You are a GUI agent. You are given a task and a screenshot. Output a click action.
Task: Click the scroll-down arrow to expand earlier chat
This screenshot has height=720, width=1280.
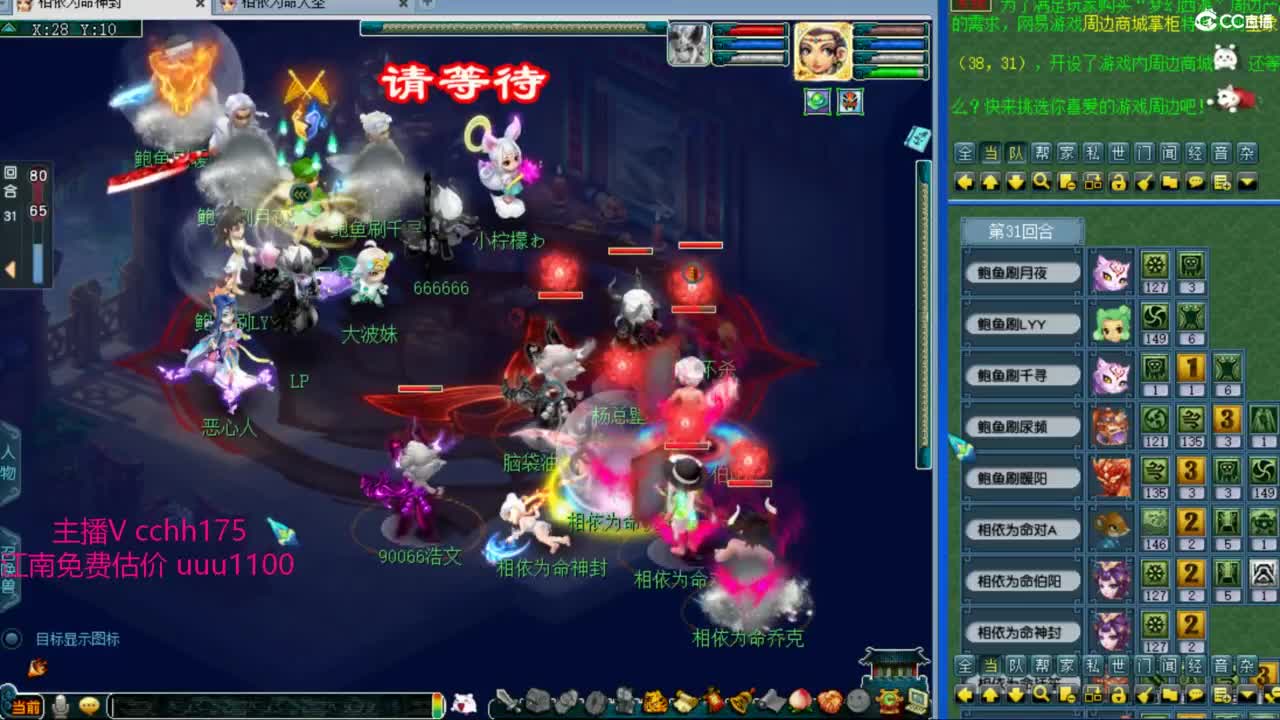(x=1012, y=182)
